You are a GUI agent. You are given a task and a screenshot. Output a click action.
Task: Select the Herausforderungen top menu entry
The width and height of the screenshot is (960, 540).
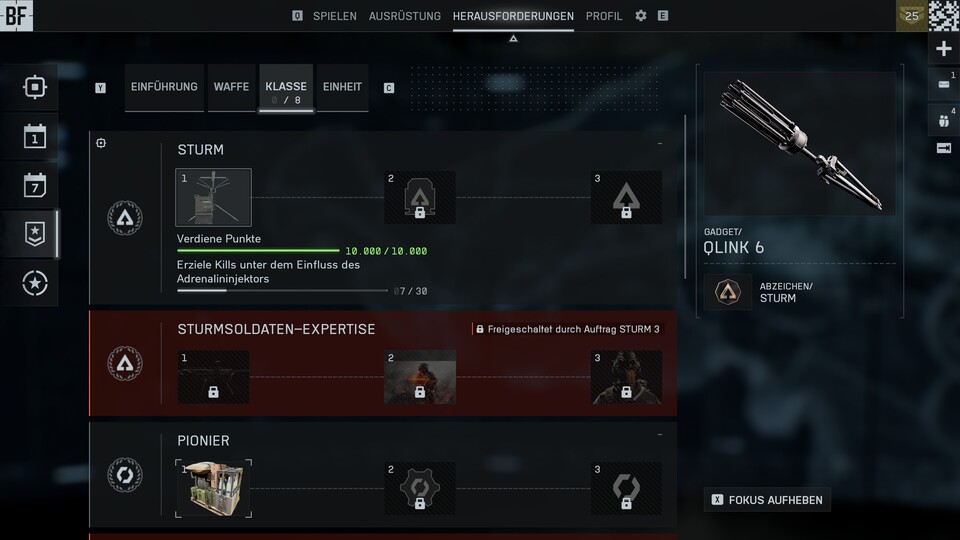tap(513, 16)
